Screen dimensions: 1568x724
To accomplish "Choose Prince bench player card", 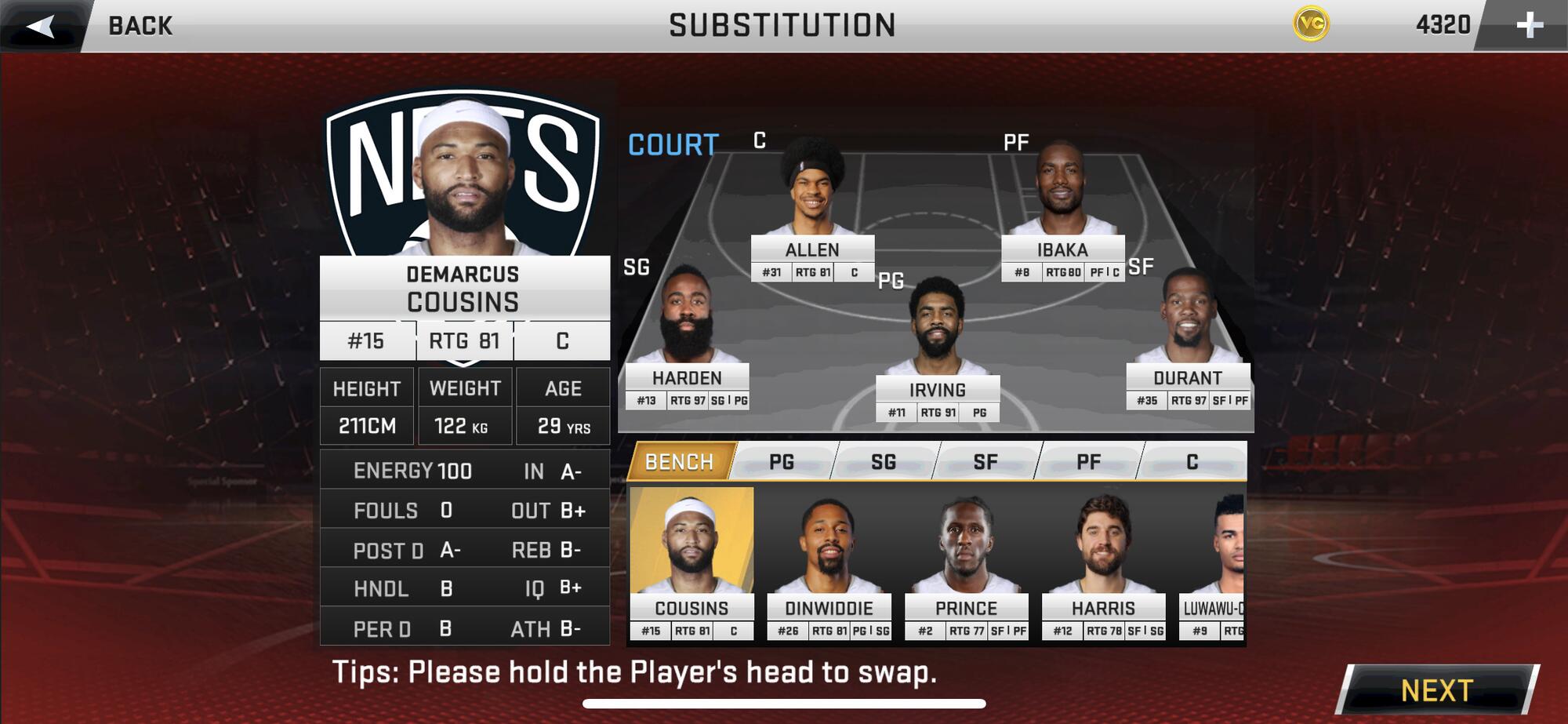I will tap(966, 549).
